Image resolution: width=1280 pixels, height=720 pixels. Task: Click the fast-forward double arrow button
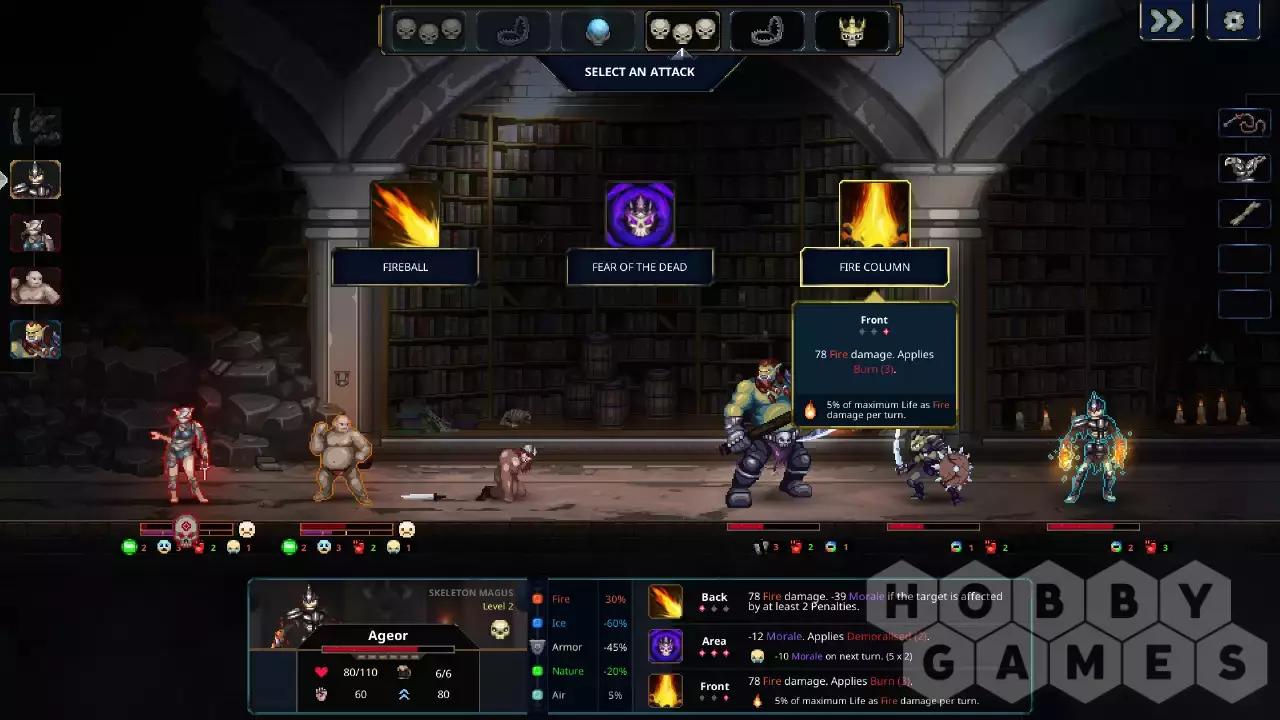(x=1167, y=21)
